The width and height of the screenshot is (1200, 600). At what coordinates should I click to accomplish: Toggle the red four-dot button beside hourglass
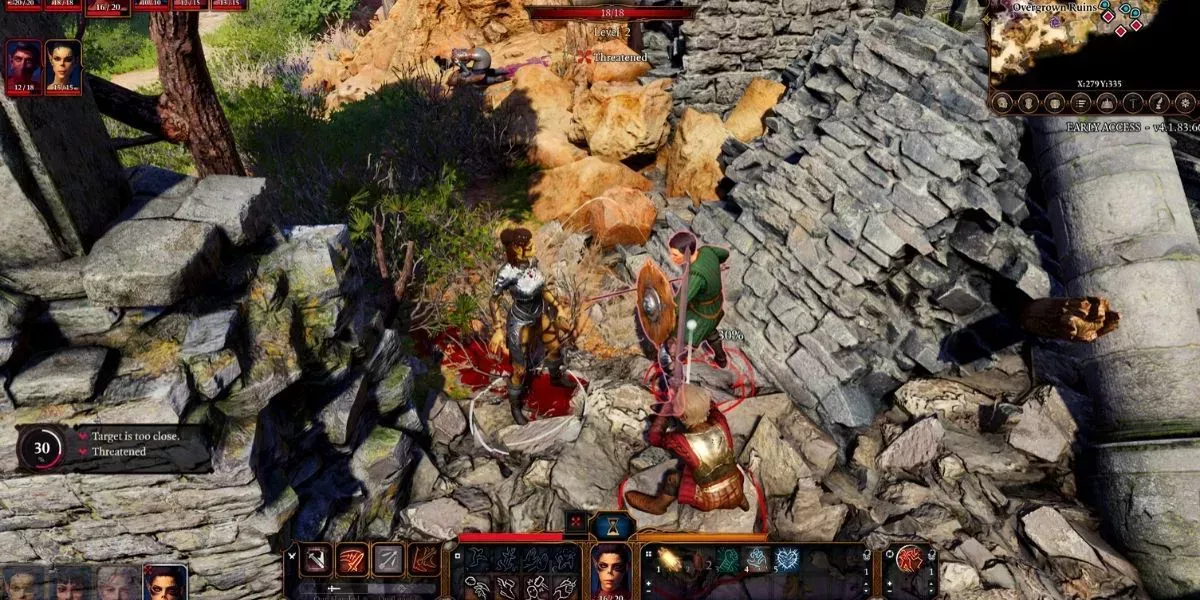(576, 522)
